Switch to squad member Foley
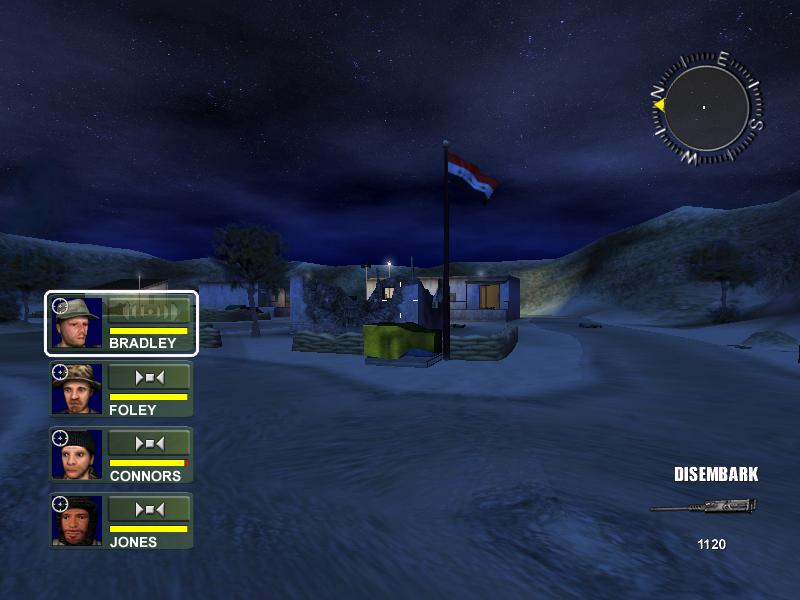Screen dimensions: 800x600 [x=121, y=390]
